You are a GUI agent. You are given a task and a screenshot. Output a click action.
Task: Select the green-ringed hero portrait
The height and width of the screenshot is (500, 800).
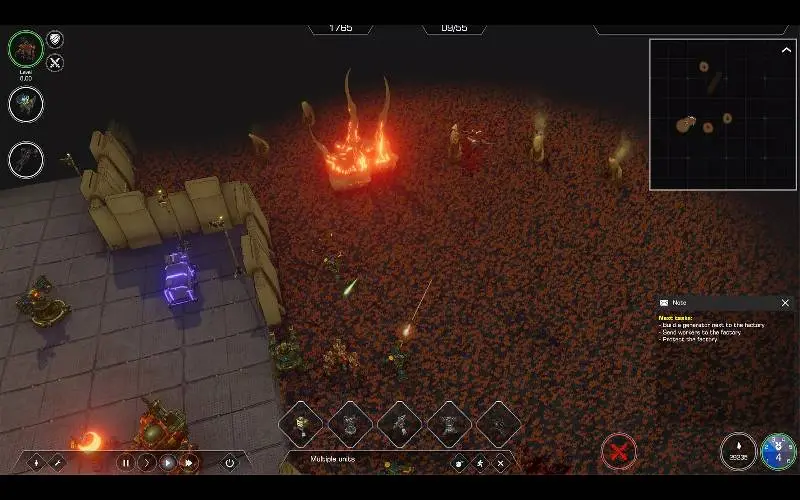point(26,48)
